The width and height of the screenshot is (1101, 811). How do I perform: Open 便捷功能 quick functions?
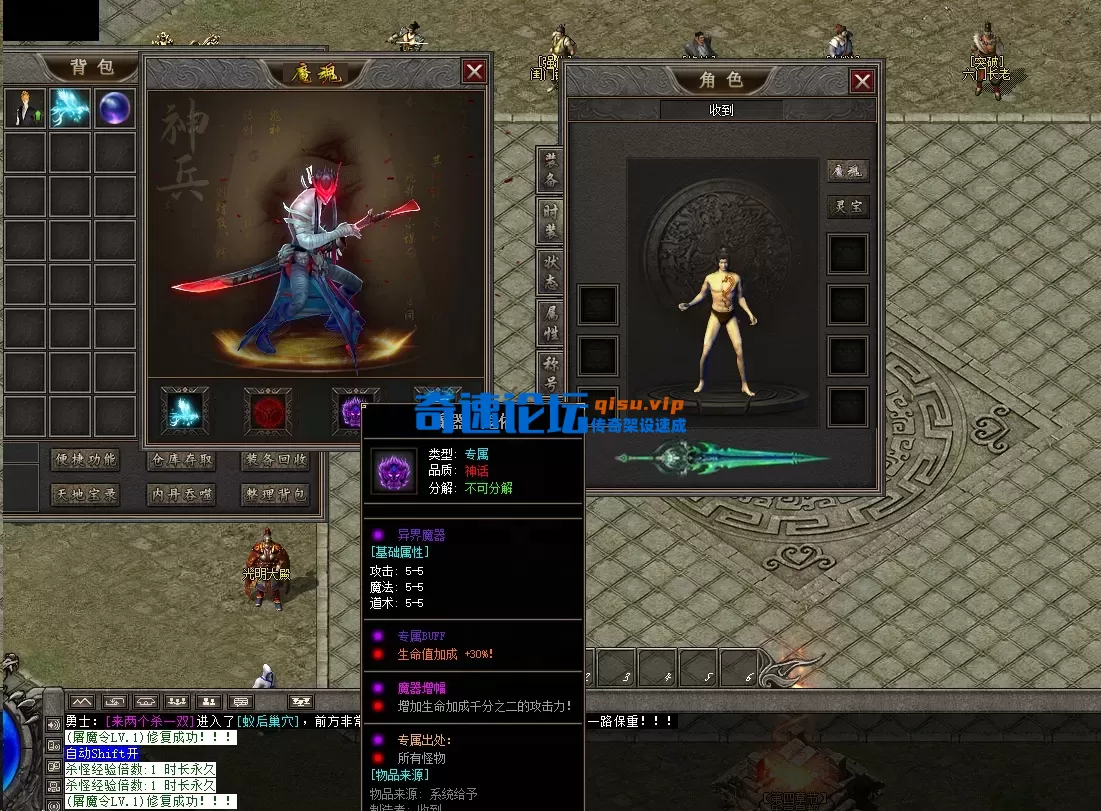click(85, 460)
